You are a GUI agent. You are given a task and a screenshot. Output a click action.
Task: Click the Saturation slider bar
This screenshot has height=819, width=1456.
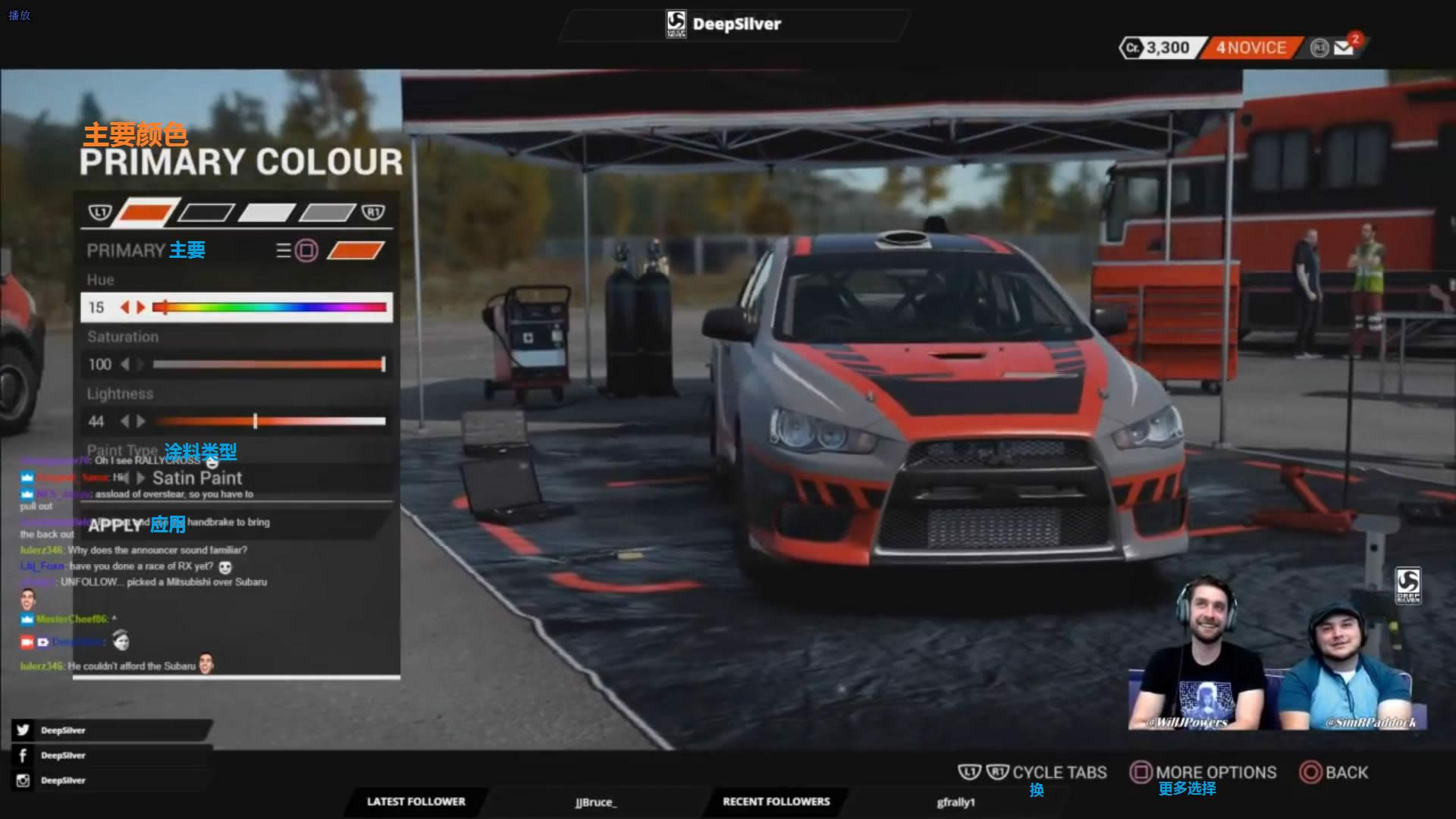click(268, 365)
